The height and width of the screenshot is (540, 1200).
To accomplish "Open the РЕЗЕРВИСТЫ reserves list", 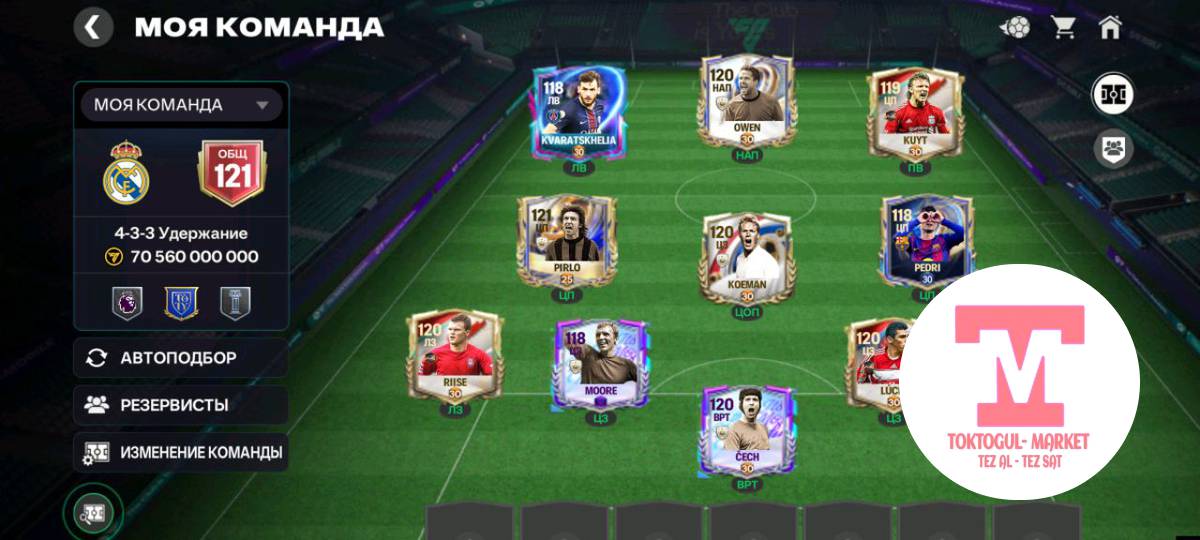I will pyautogui.click(x=181, y=405).
